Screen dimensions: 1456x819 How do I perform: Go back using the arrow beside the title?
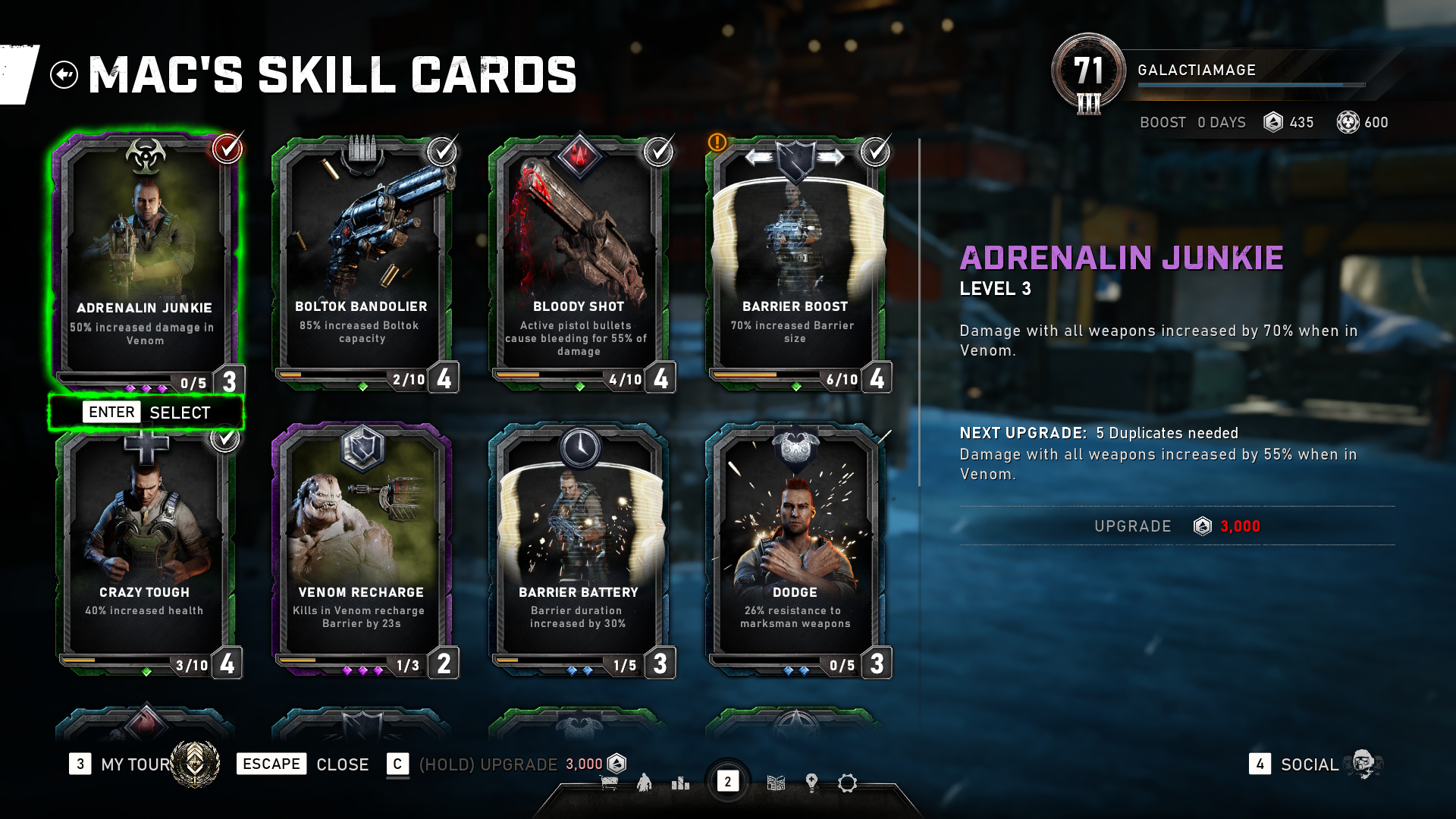click(x=64, y=74)
